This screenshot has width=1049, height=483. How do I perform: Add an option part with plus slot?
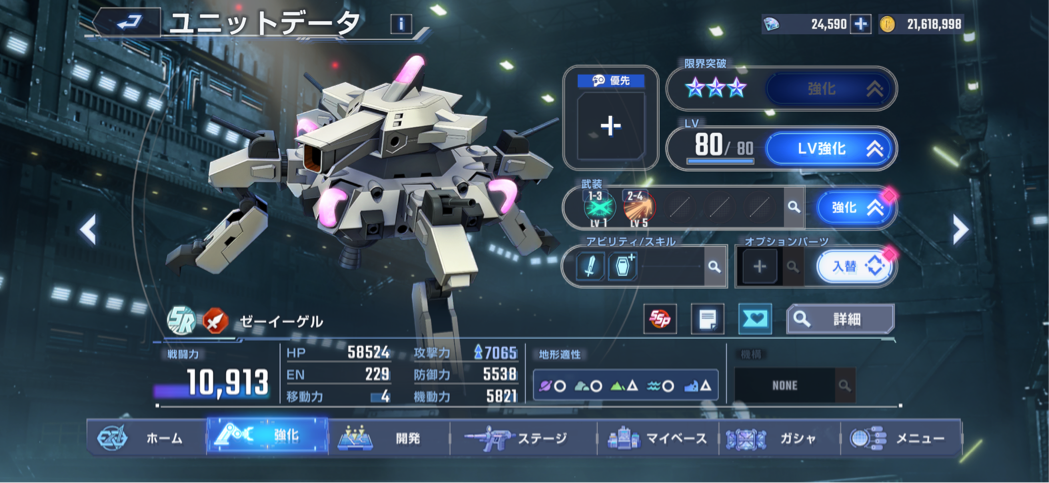tap(759, 267)
